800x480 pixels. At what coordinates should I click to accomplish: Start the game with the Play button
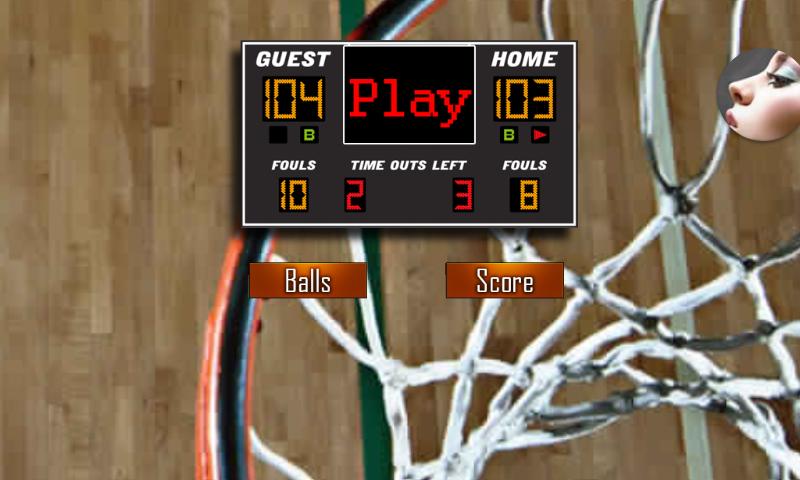tap(409, 96)
